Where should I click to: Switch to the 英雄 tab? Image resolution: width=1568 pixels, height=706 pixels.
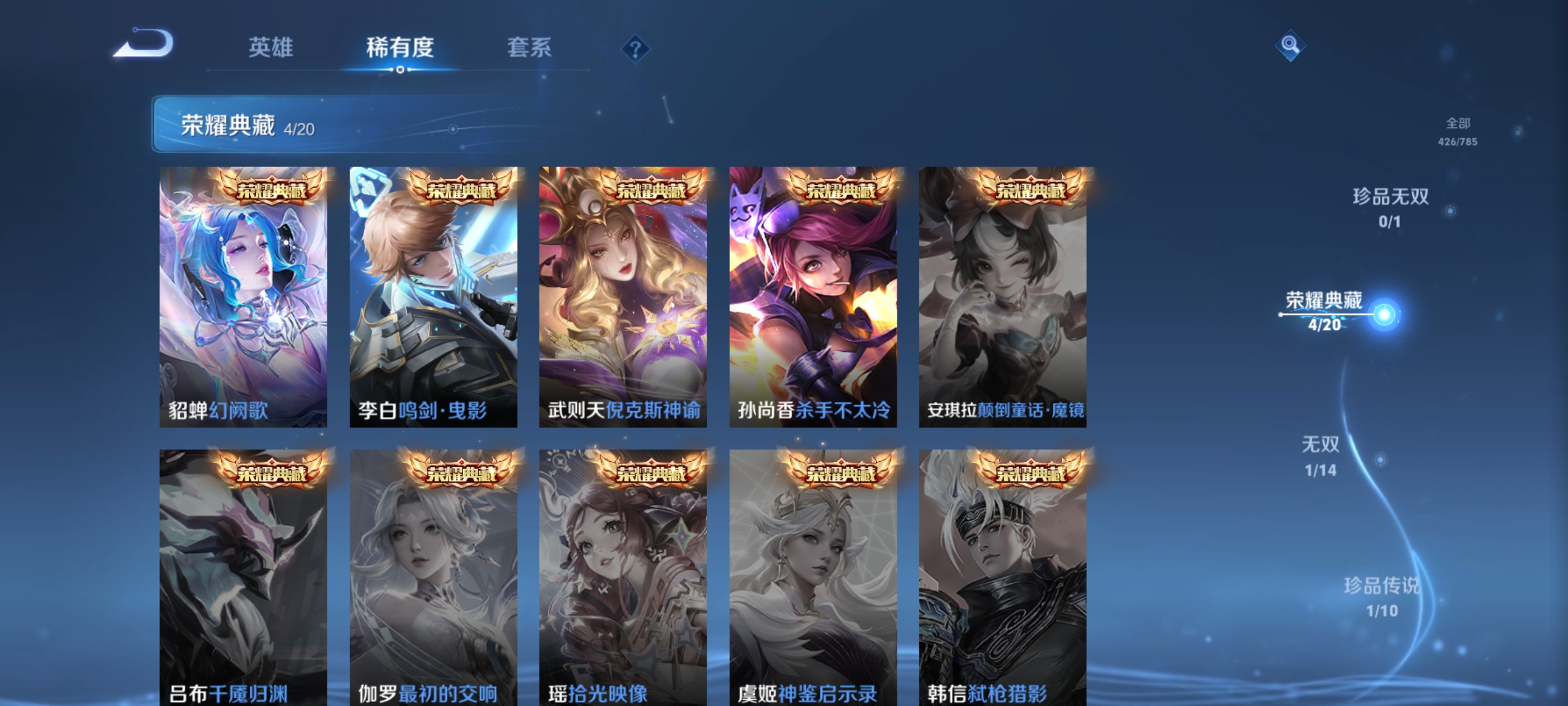point(271,49)
